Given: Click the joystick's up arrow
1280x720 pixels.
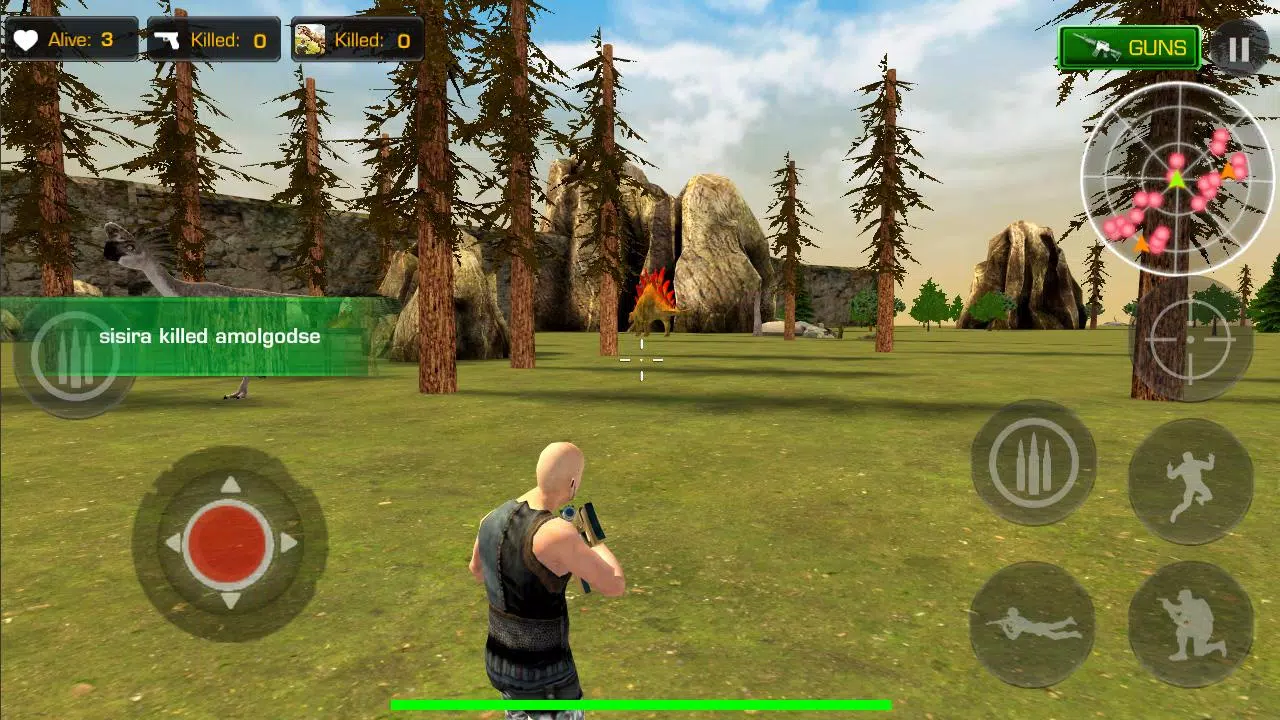Looking at the screenshot, I should 230,485.
